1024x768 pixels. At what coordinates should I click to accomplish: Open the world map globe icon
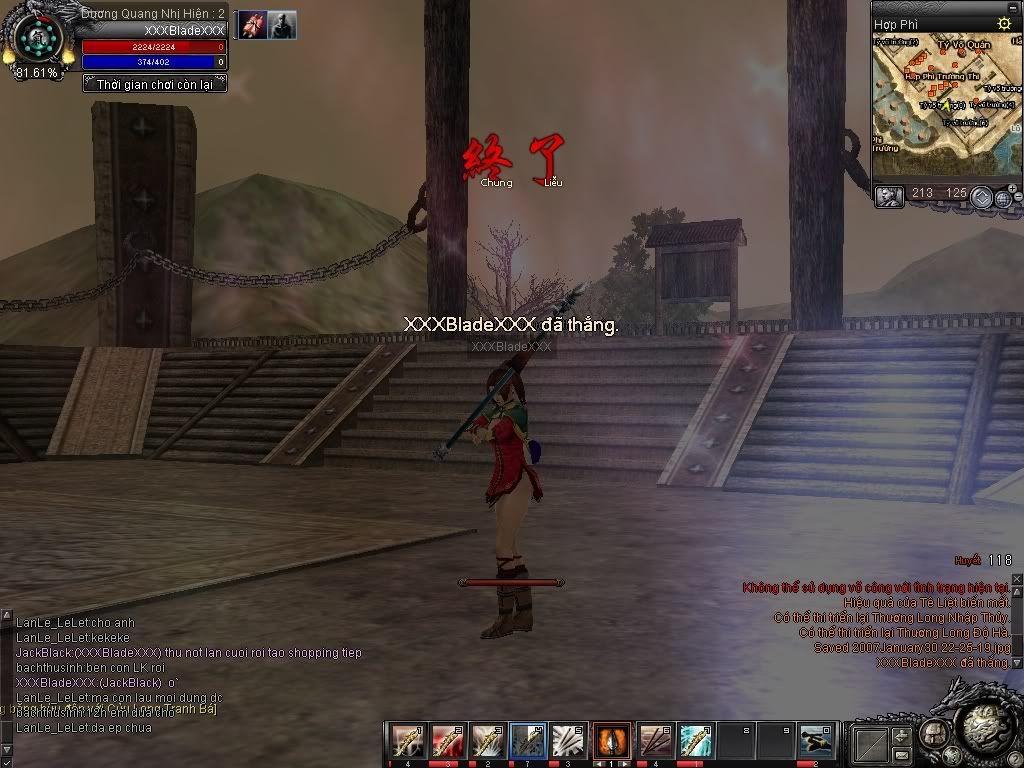coord(1002,197)
